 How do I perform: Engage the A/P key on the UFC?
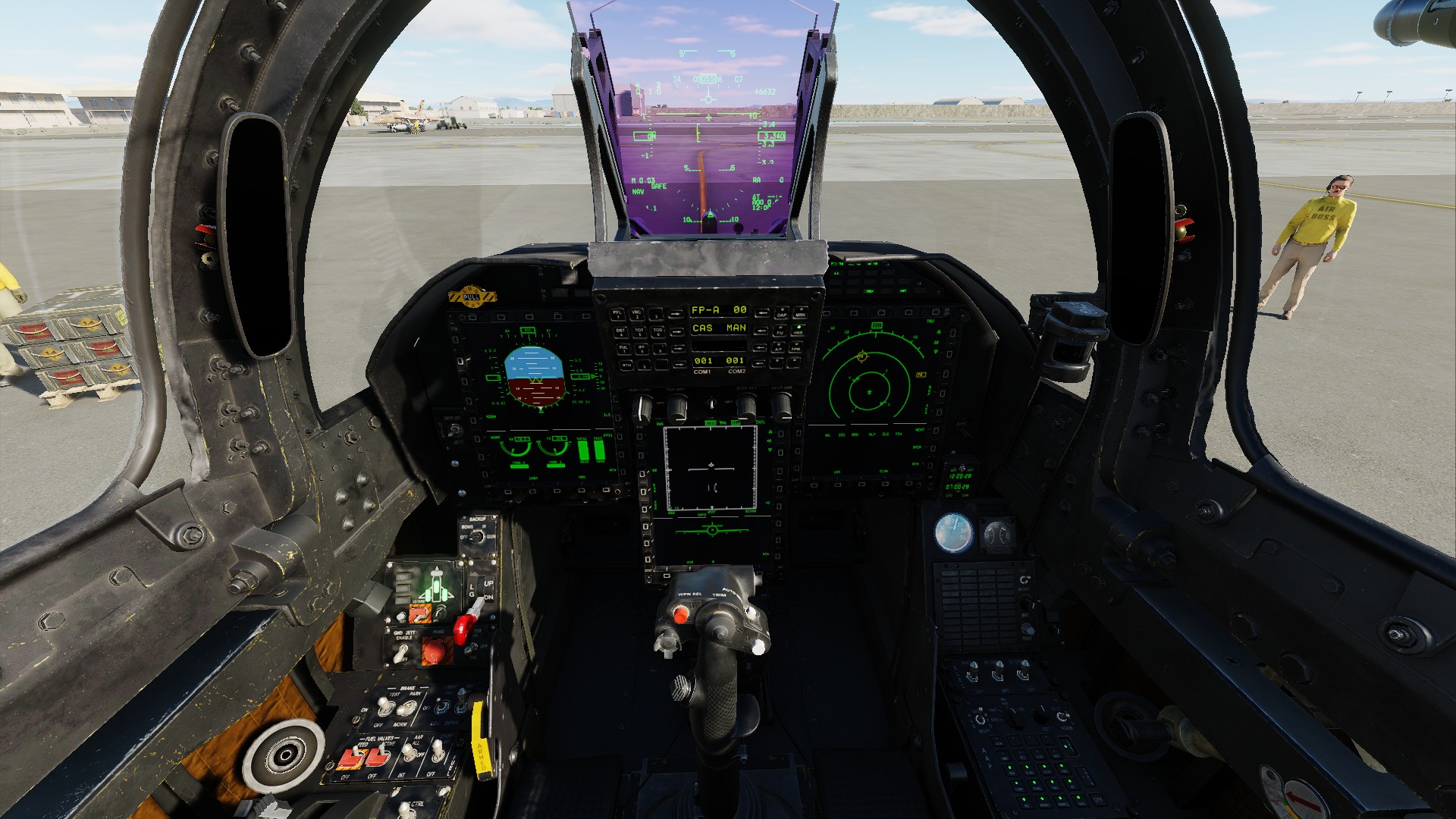click(778, 348)
